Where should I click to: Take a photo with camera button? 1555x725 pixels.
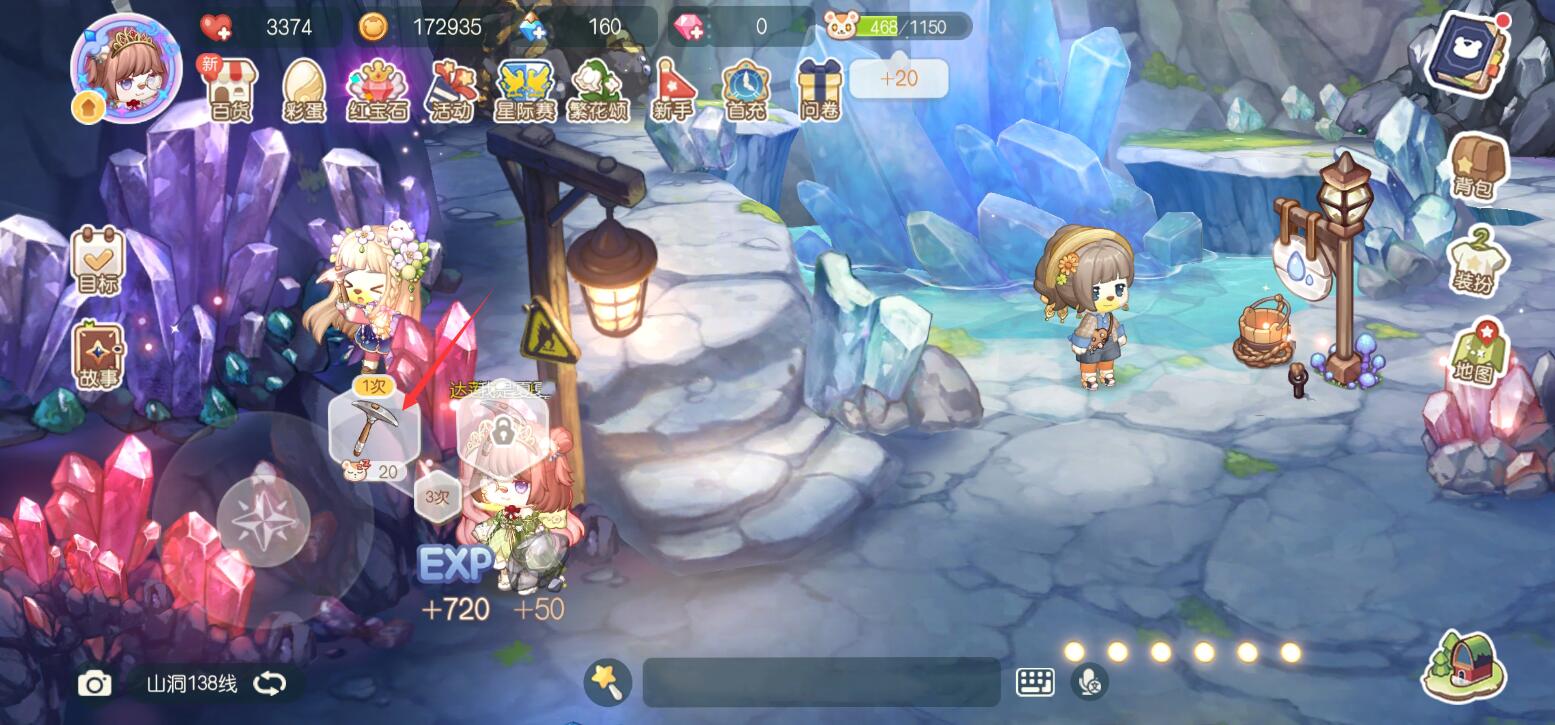pyautogui.click(x=95, y=684)
